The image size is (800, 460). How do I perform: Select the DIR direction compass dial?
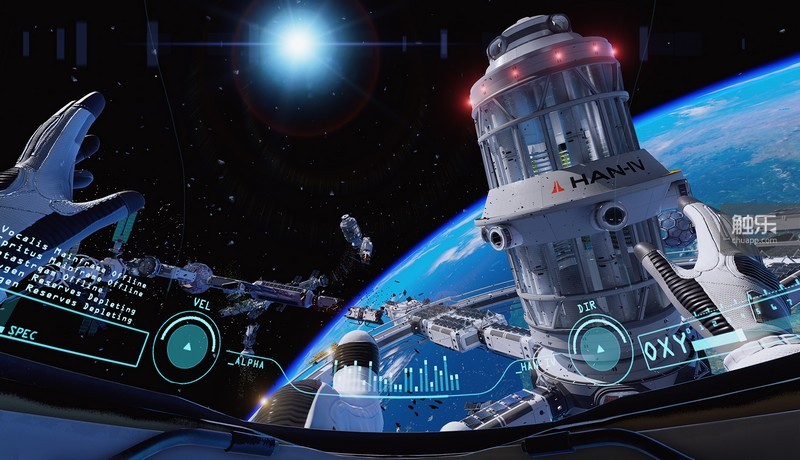pyautogui.click(x=600, y=348)
